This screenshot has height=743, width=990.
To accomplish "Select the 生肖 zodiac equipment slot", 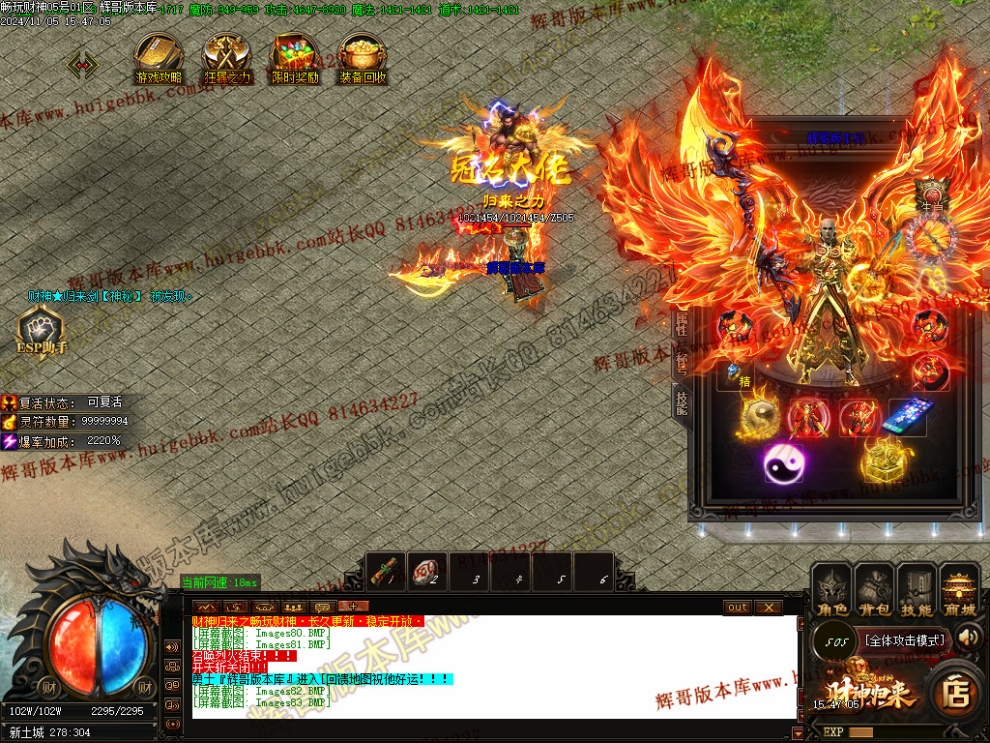I will pos(933,197).
